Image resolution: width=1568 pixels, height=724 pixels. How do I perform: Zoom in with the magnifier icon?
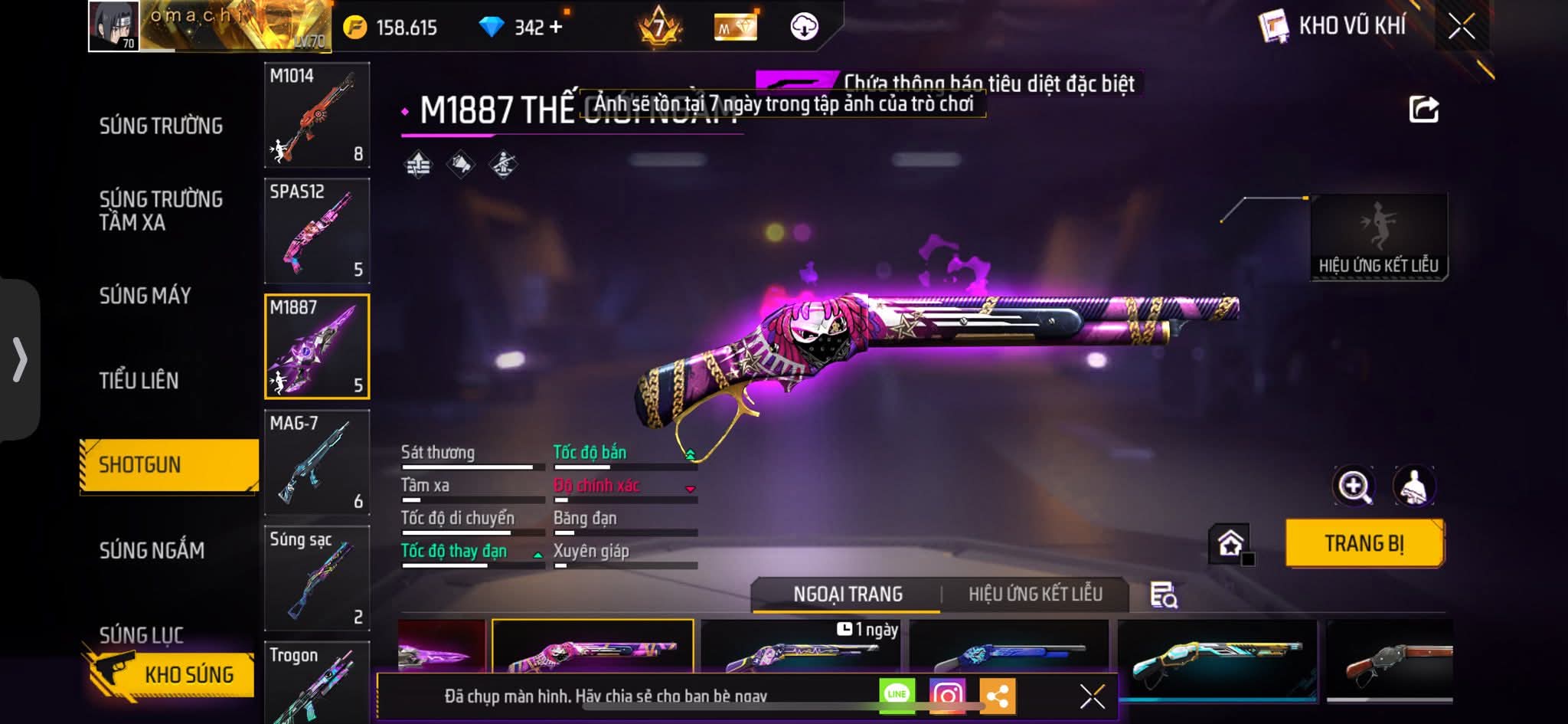click(1354, 486)
